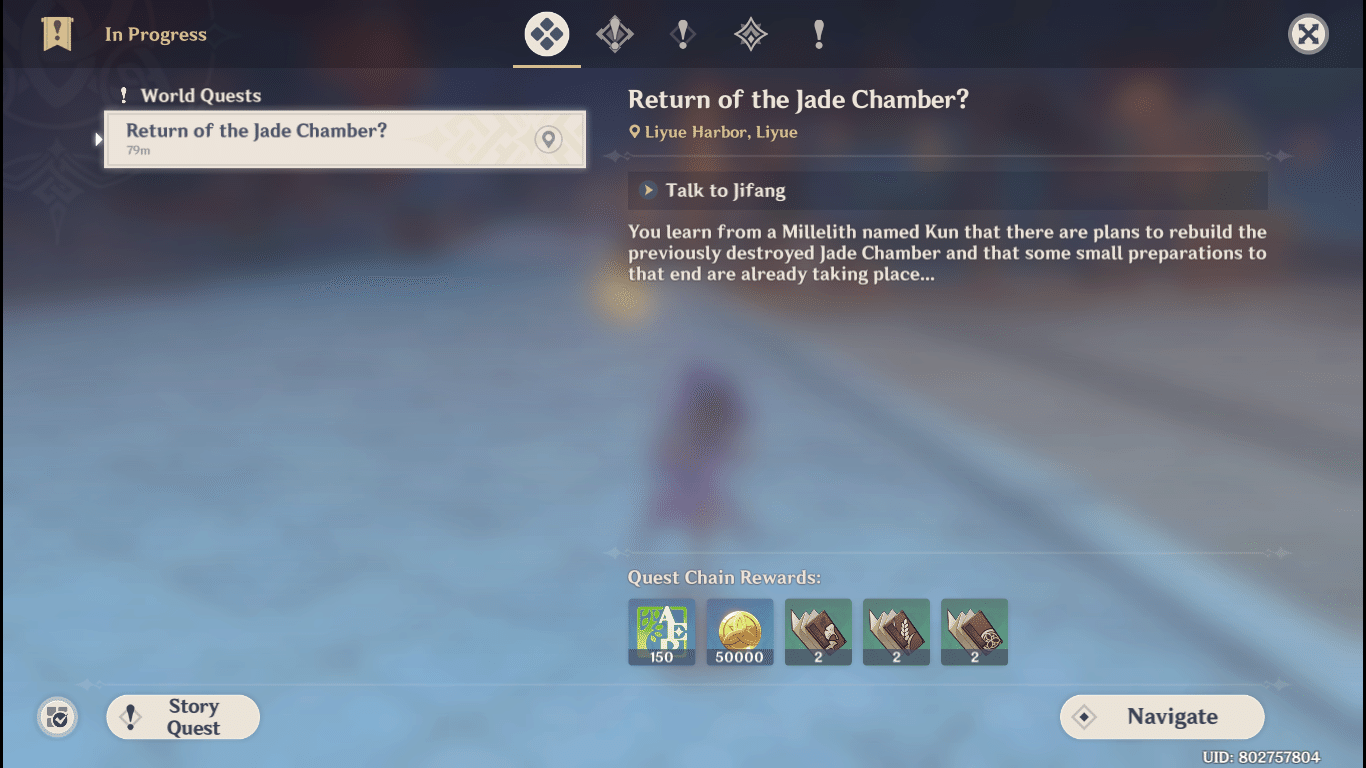This screenshot has height=768, width=1366.
Task: Open the Story Quests exclamation icon
Action: click(x=682, y=33)
